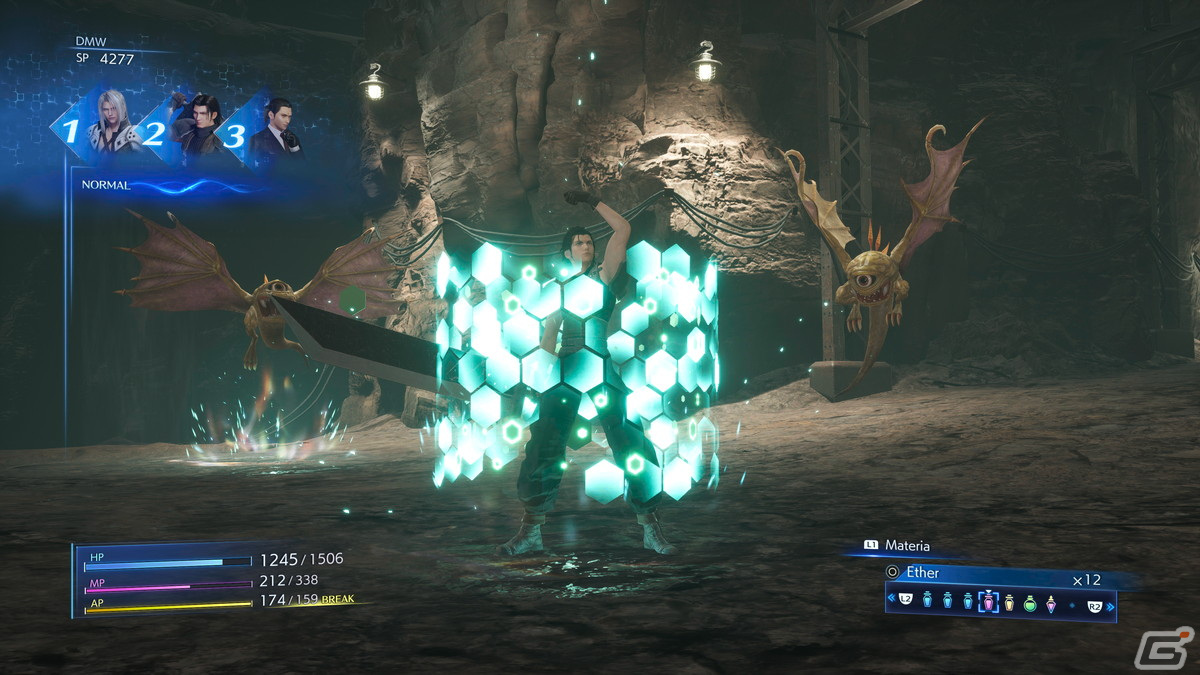Select the highlighted pink Ether bottle
Screen dimensions: 1200x675
tap(988, 602)
